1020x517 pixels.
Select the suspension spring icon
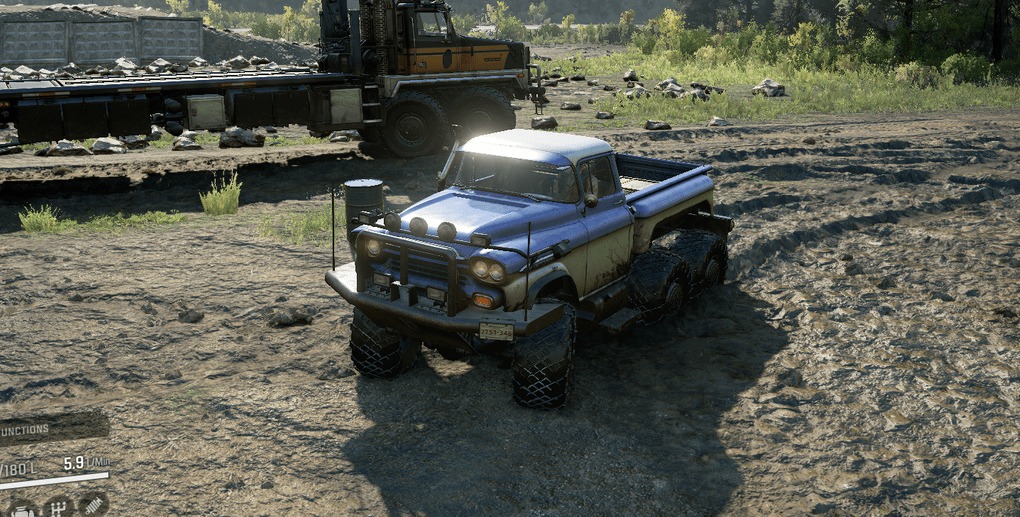(92, 506)
